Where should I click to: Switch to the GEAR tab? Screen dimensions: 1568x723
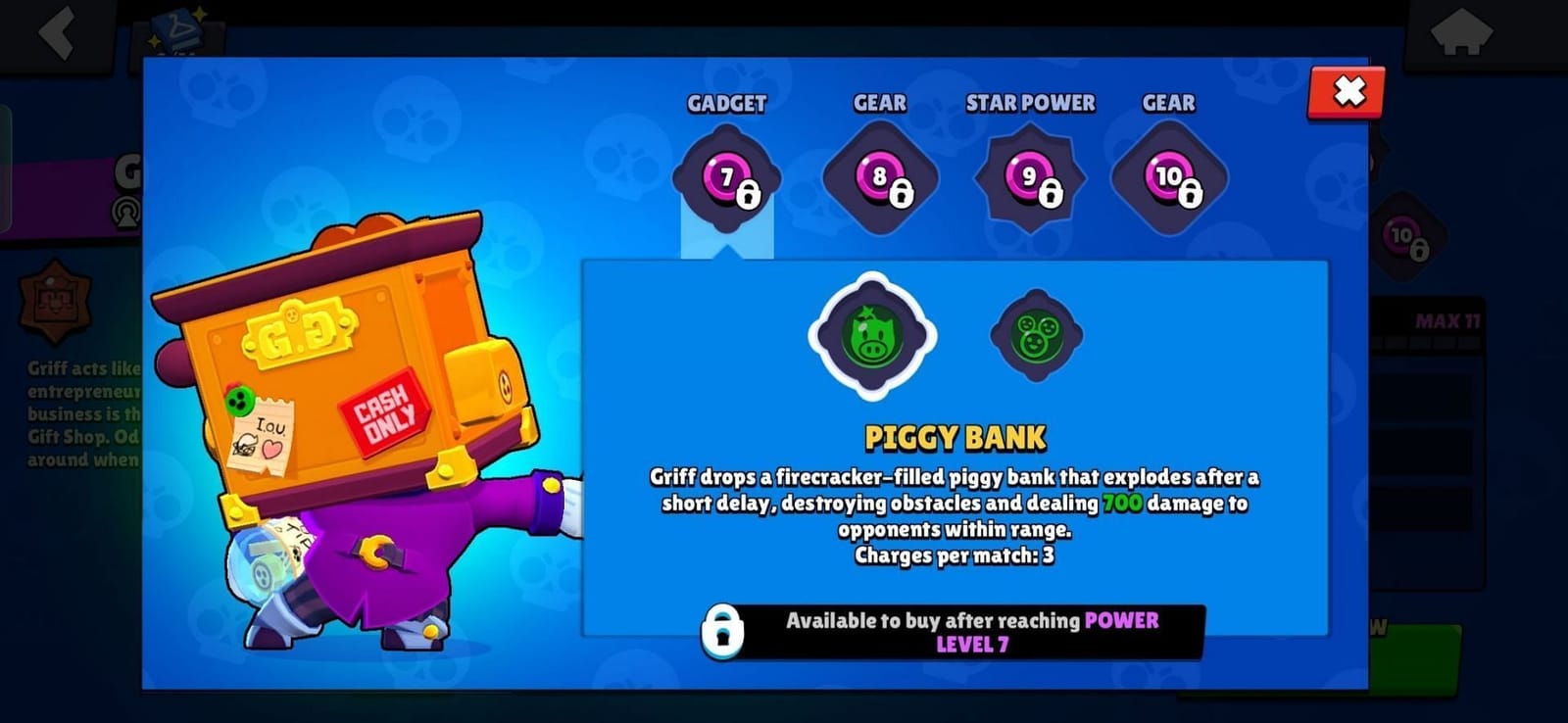878,103
